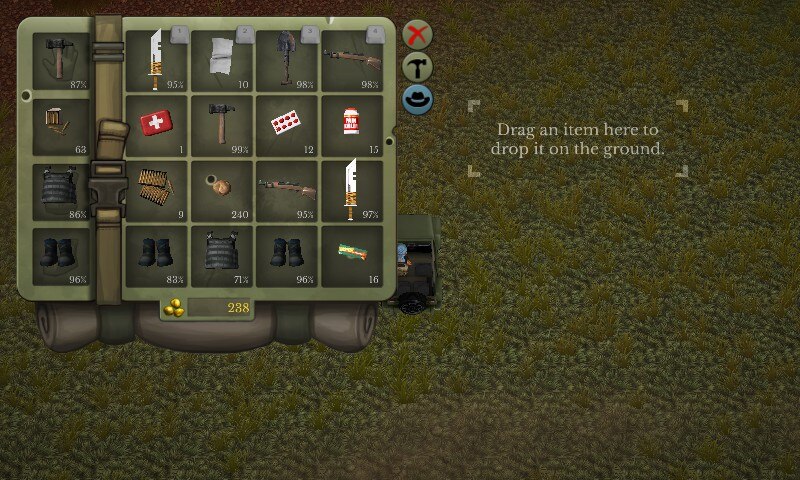
Task: Select the shovel in the backpack
Action: click(287, 60)
